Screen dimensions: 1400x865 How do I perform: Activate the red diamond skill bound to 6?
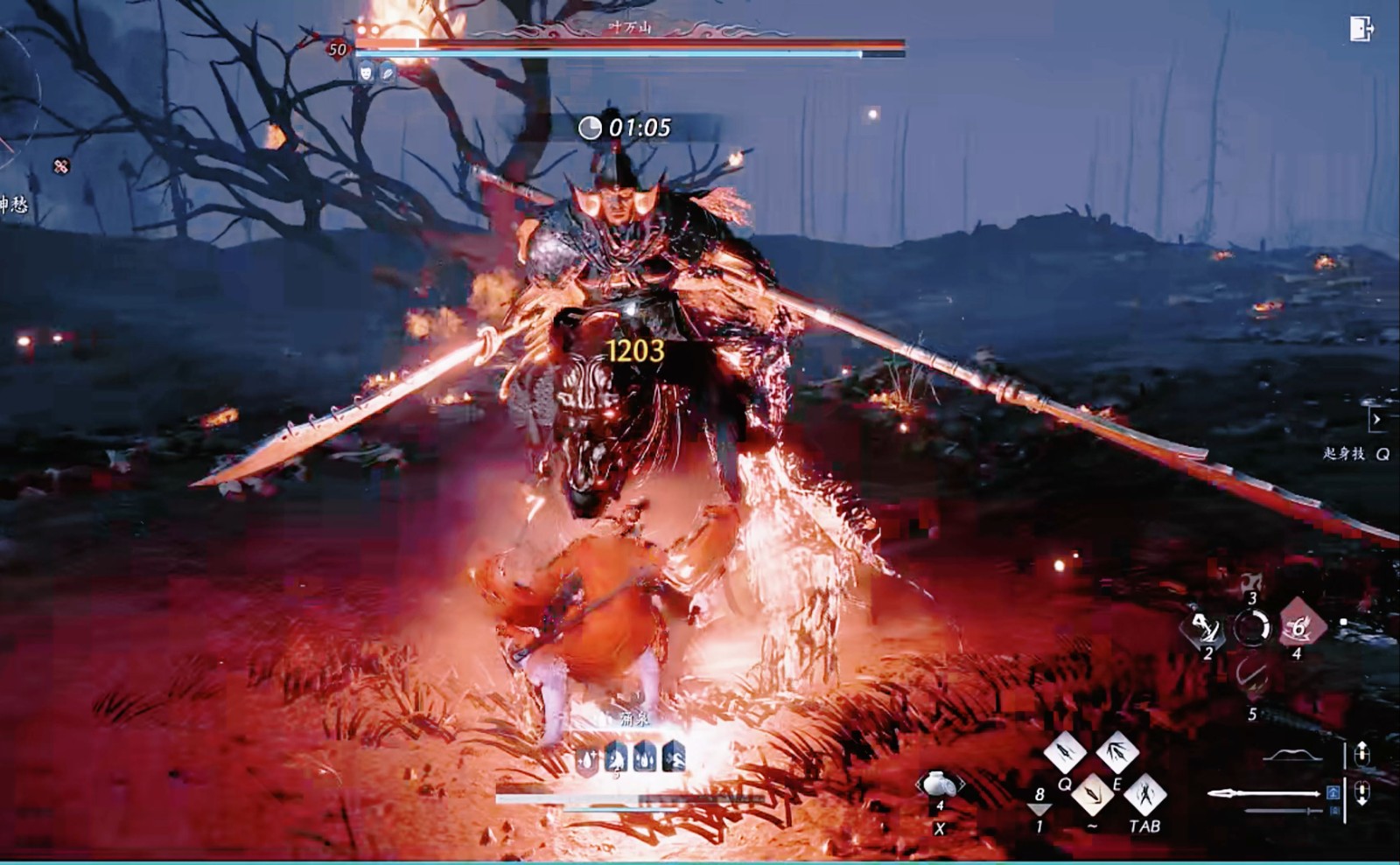(x=1298, y=627)
